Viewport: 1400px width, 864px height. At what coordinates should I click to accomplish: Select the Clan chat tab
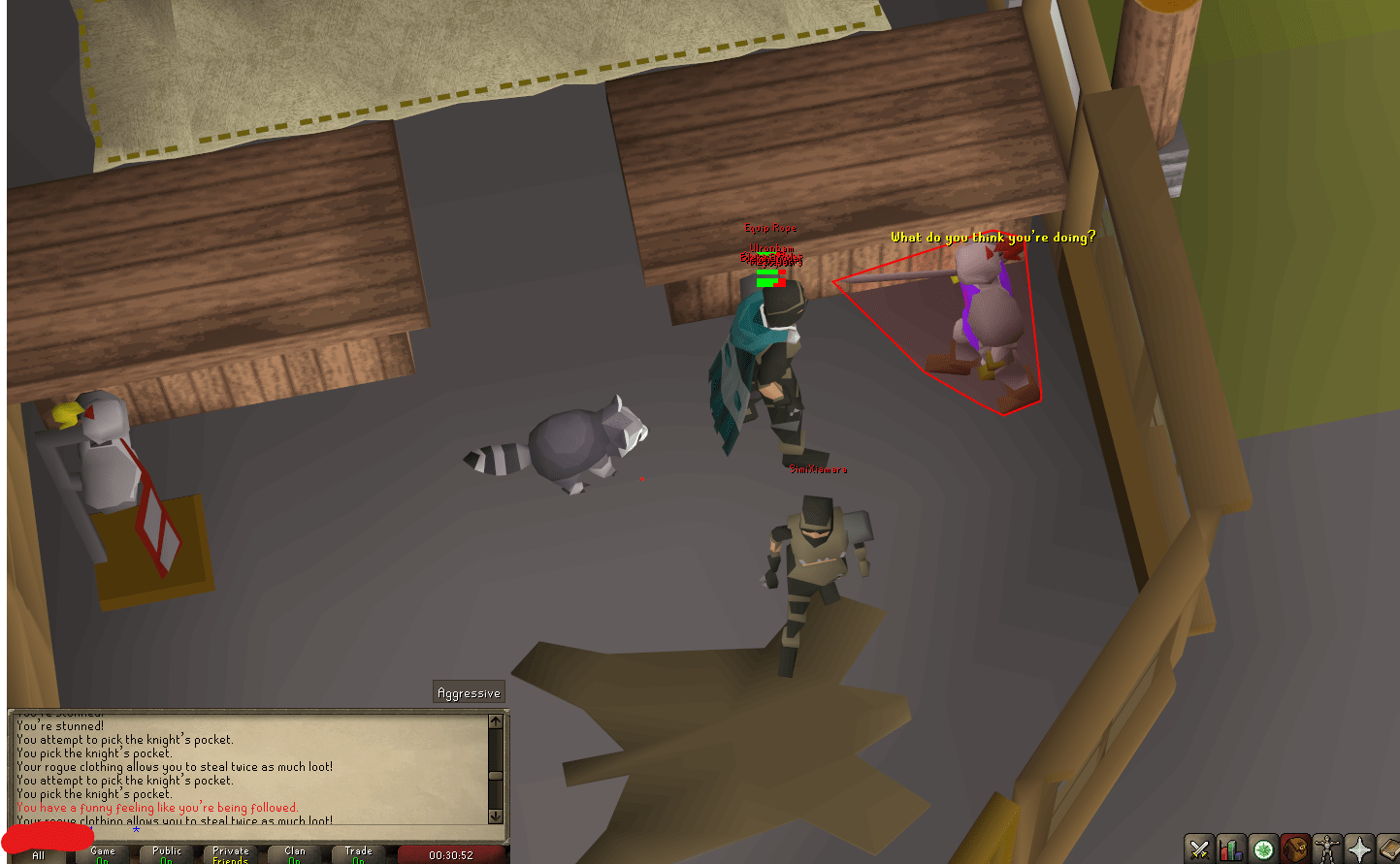click(294, 853)
